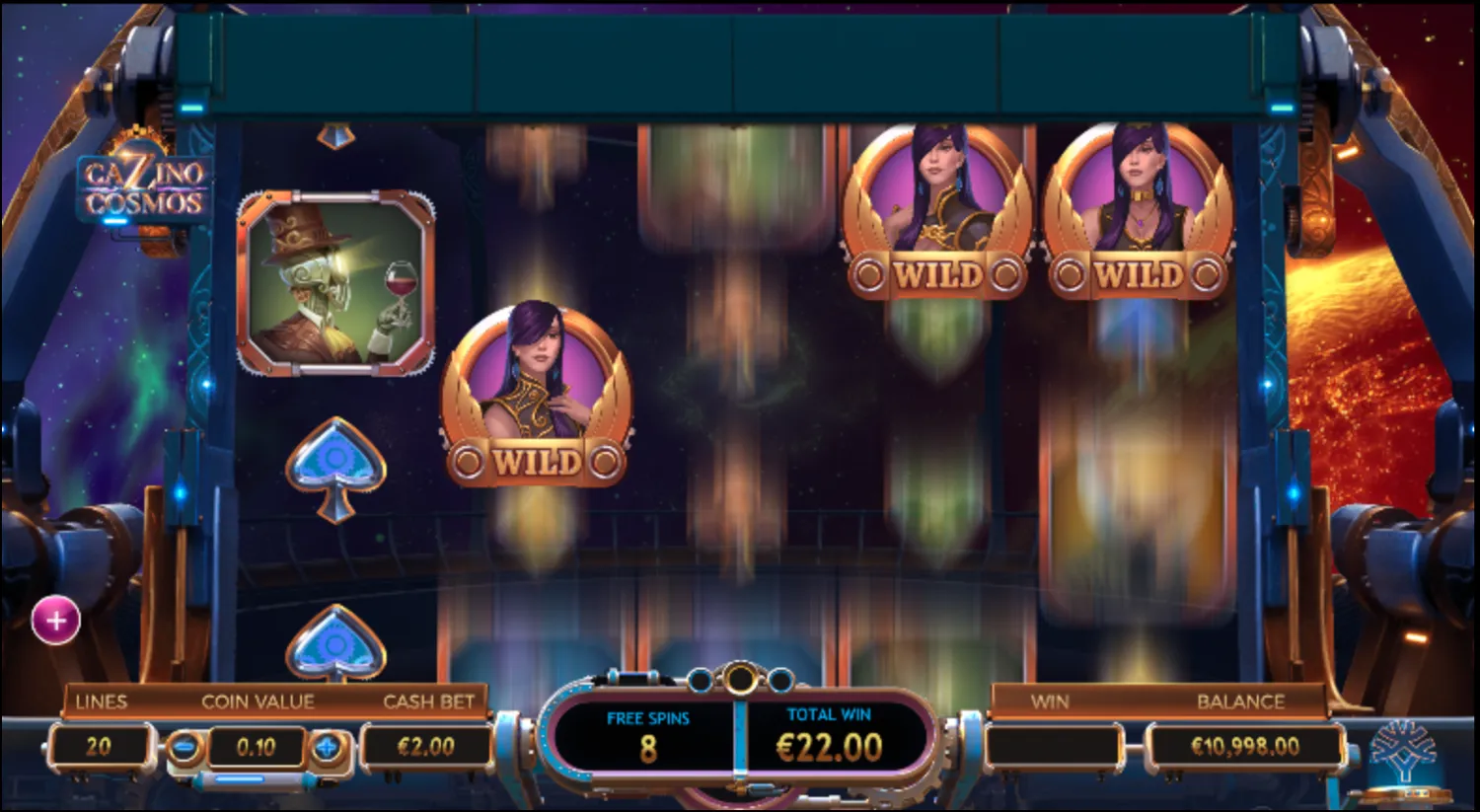Image resolution: width=1480 pixels, height=812 pixels.
Task: Click the center dot above the spins panel
Action: [739, 677]
